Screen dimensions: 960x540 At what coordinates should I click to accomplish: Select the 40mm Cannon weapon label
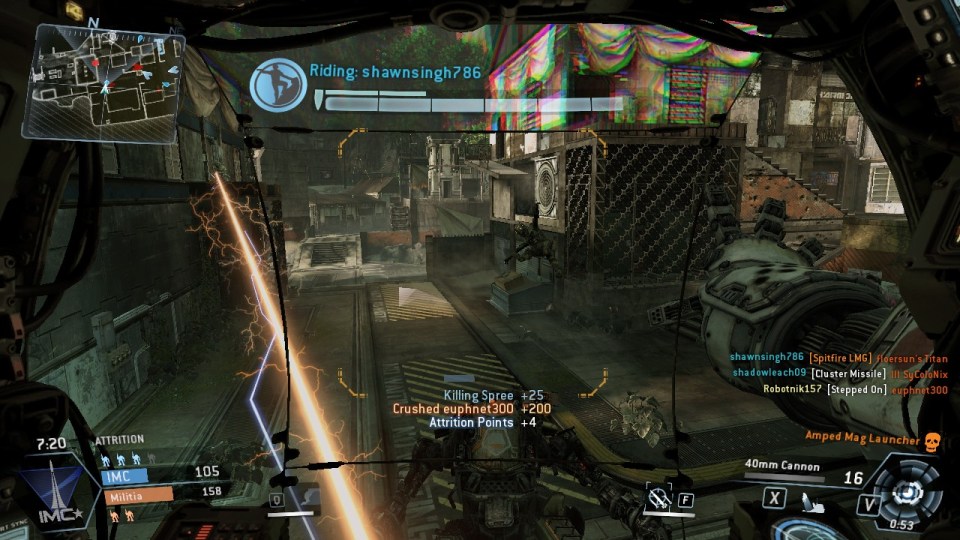(x=782, y=466)
